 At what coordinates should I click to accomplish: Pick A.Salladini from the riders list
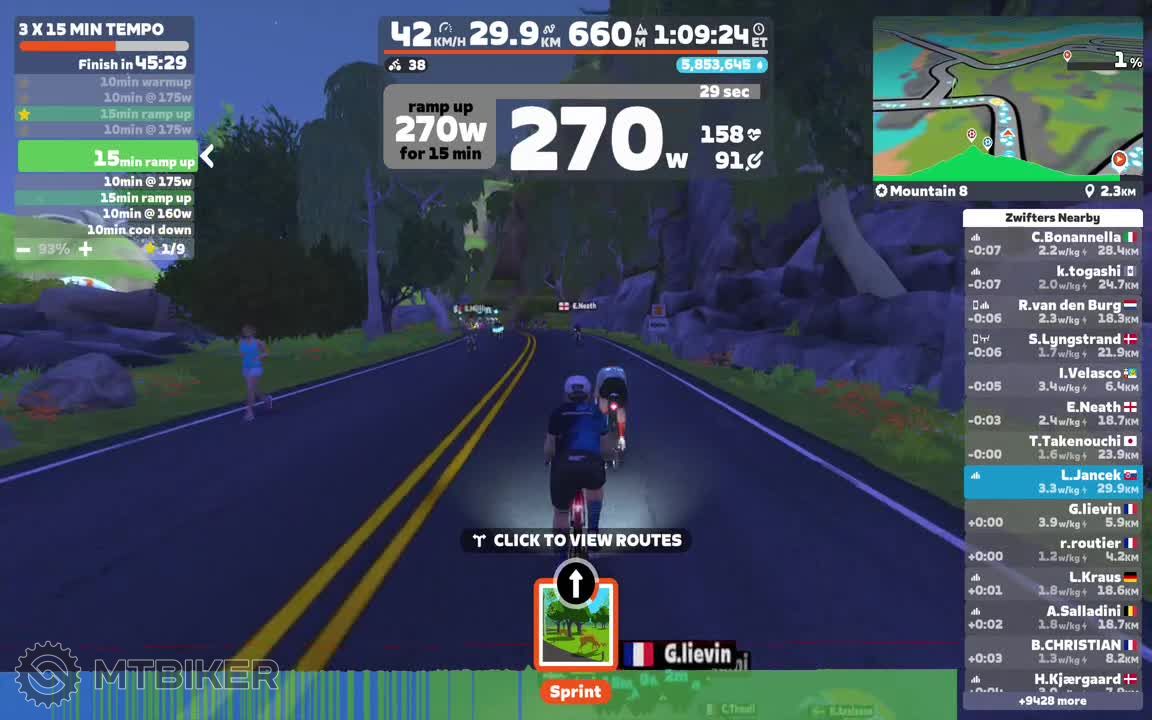pos(1052,618)
